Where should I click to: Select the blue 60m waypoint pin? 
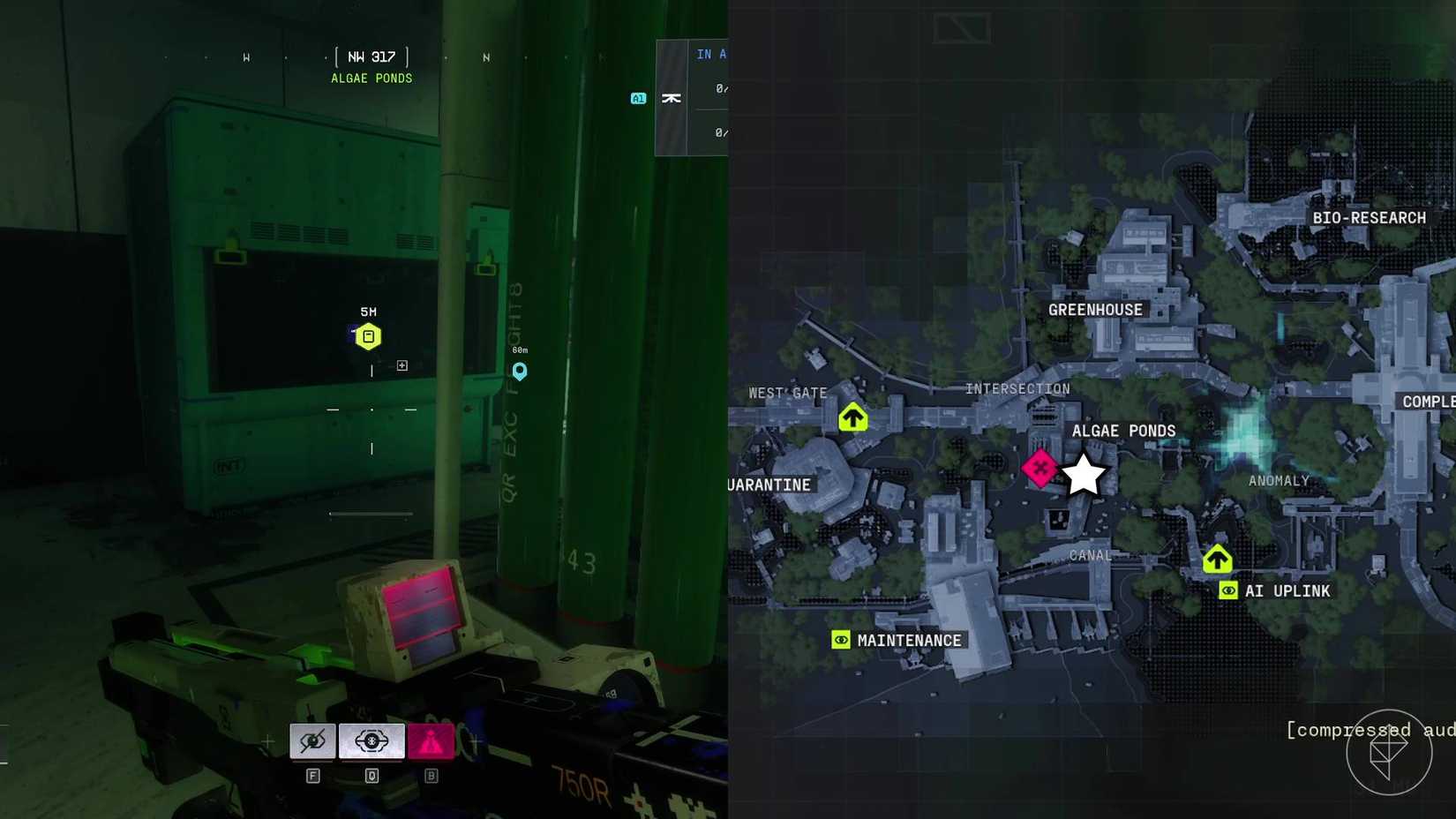click(519, 372)
